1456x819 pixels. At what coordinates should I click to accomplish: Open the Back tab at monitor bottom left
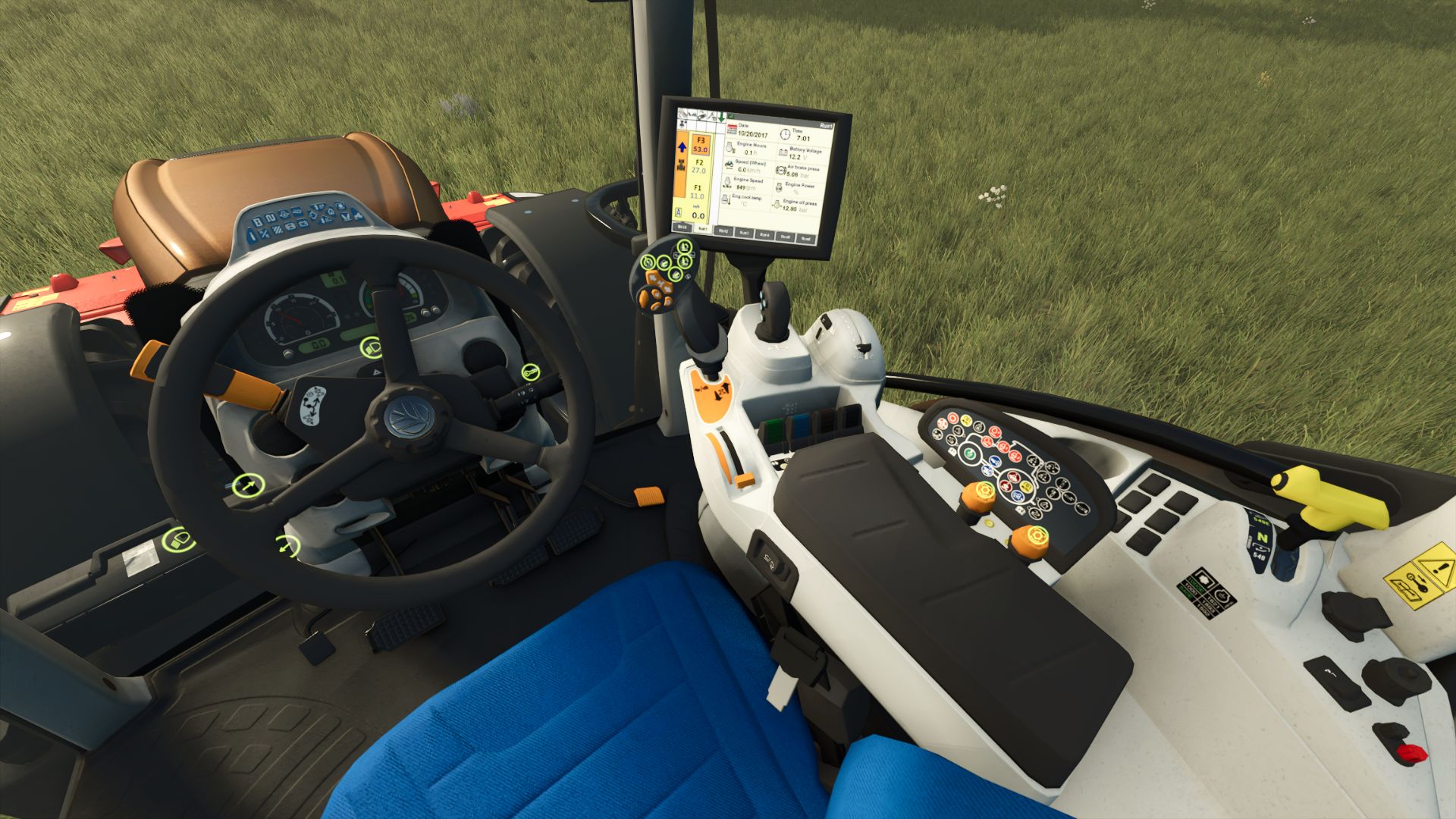[x=682, y=227]
